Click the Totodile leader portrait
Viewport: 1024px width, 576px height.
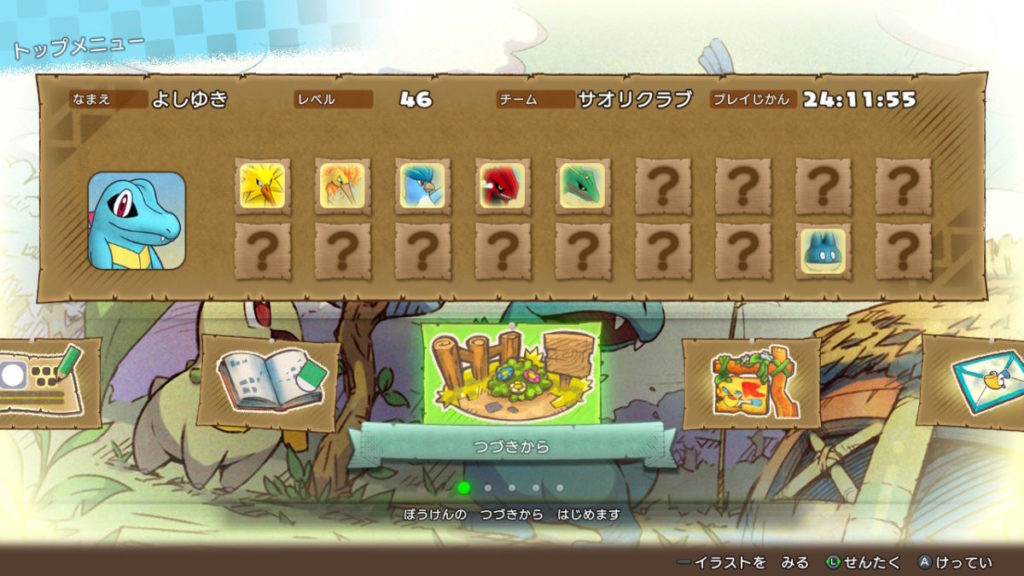coord(137,221)
